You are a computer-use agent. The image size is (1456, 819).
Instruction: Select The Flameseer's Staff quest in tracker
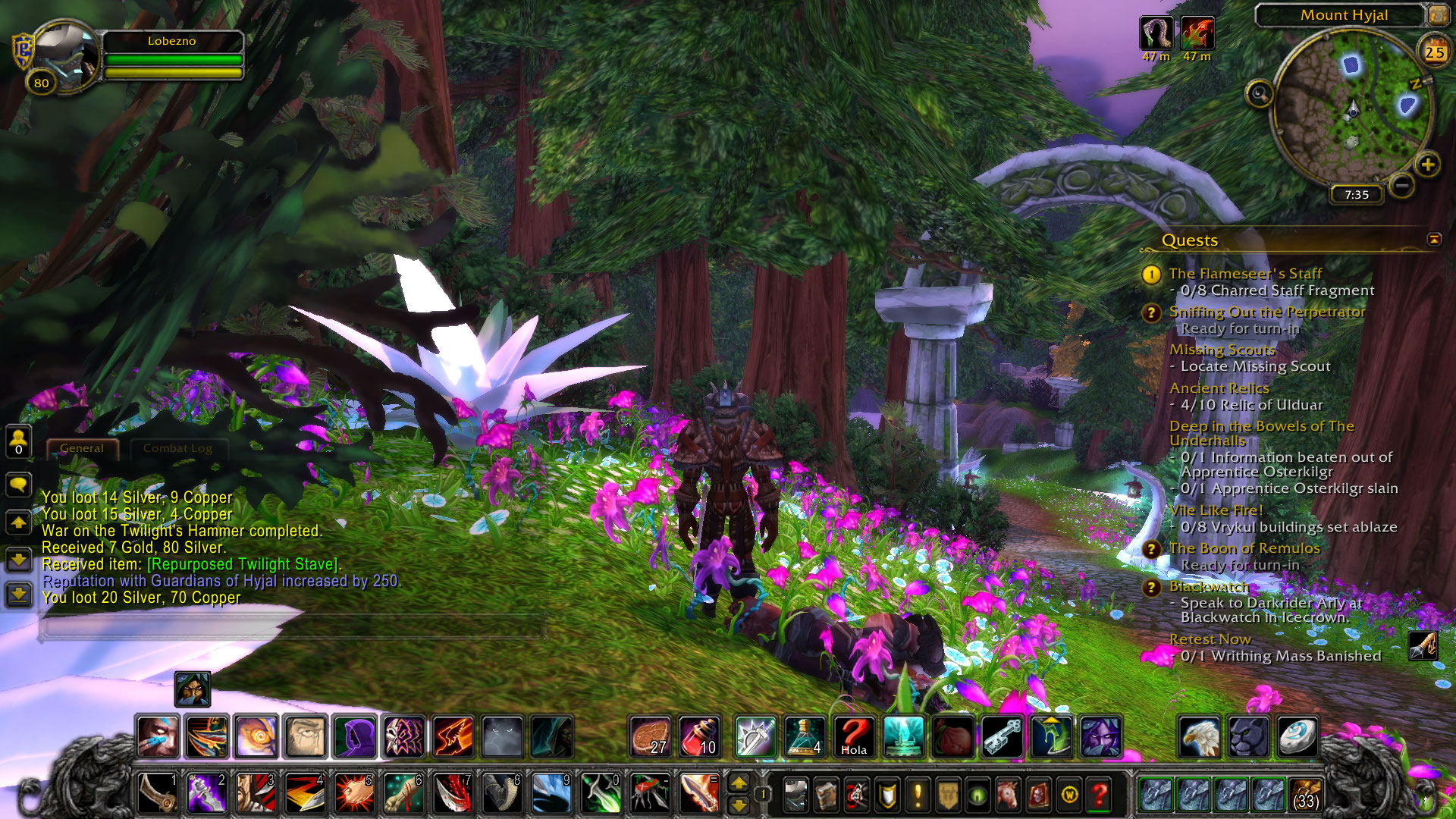pyautogui.click(x=1244, y=274)
